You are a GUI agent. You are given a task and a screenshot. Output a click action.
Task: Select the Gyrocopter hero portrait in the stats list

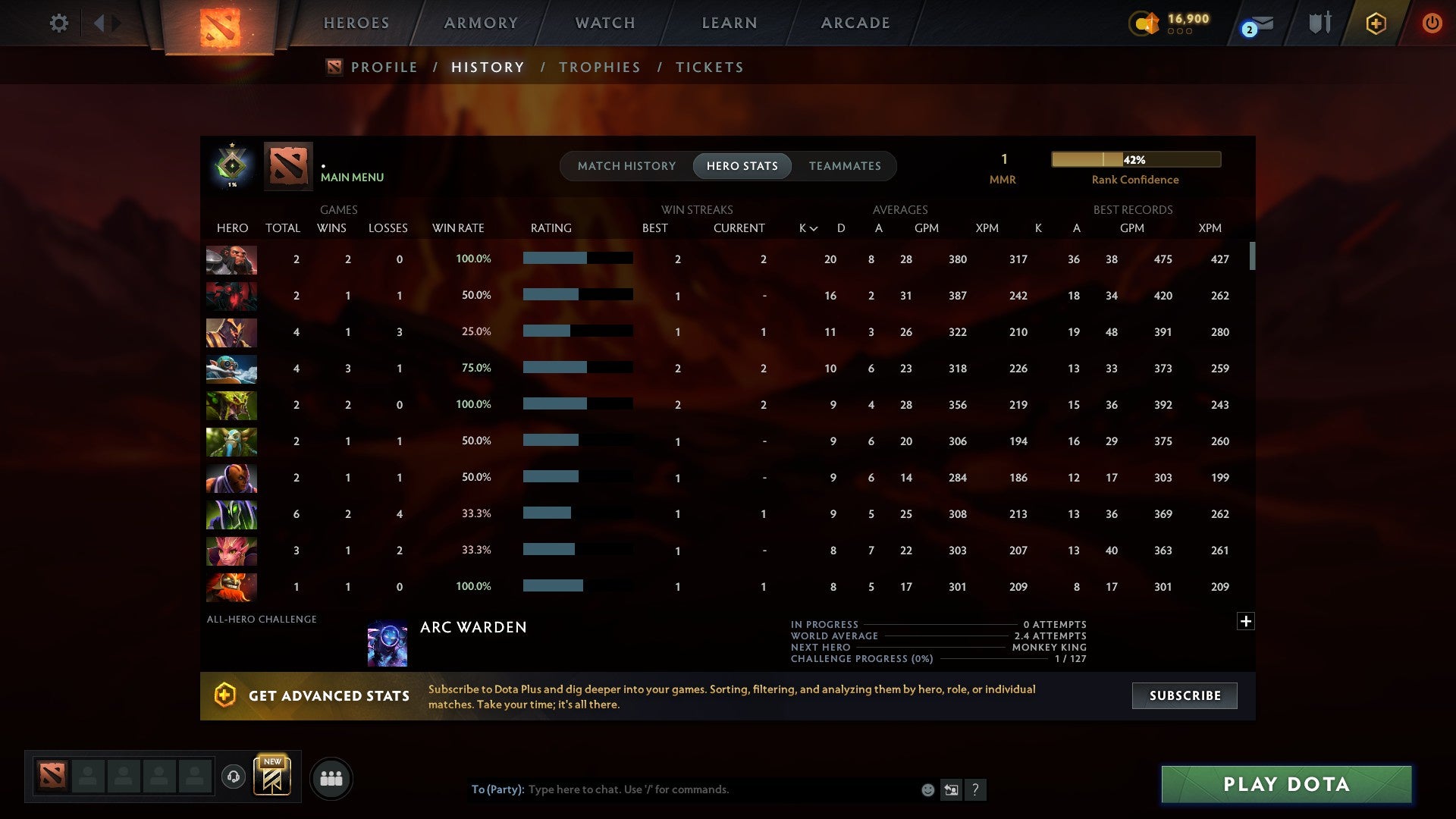click(x=231, y=370)
